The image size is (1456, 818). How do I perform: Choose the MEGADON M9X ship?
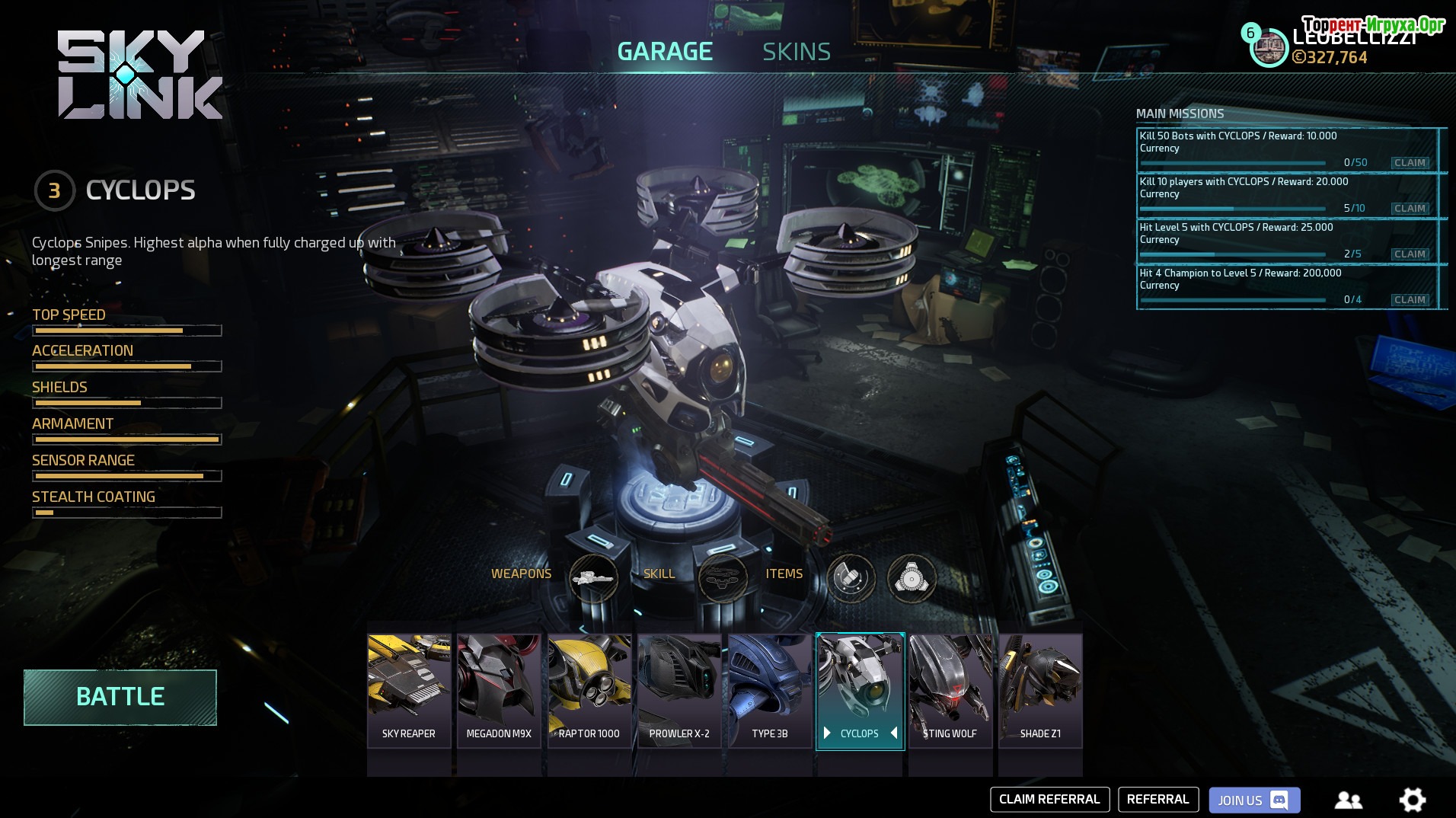click(499, 690)
